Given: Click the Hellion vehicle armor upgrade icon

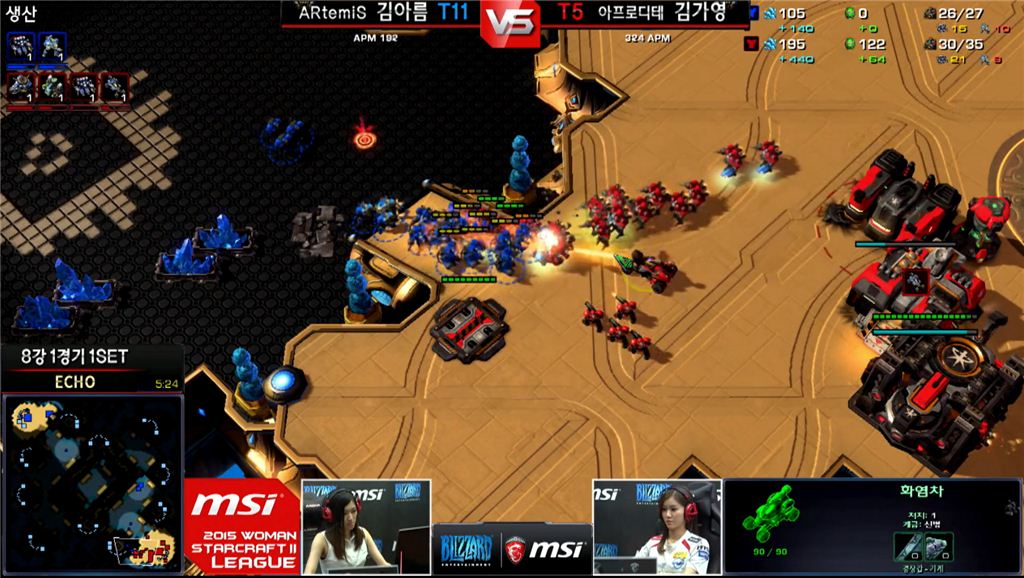Looking at the screenshot, I should (x=938, y=546).
